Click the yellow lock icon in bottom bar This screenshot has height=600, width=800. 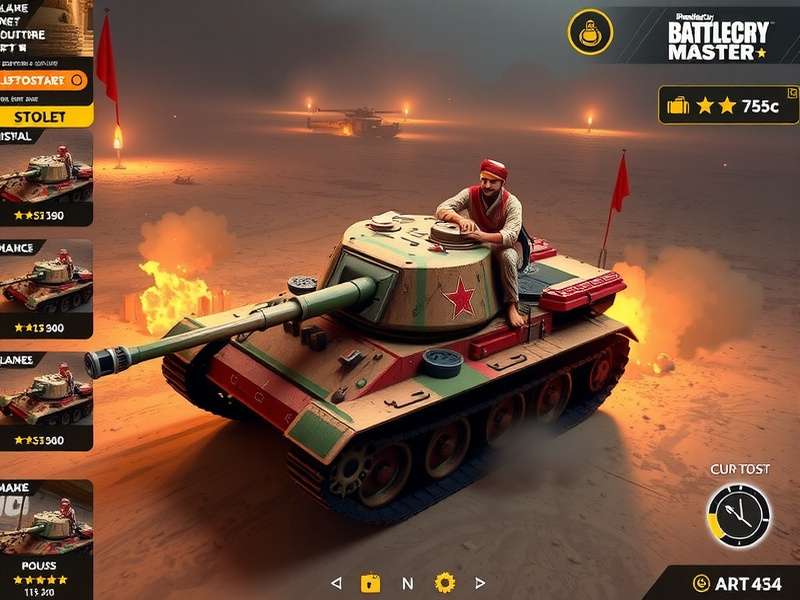coord(371,582)
